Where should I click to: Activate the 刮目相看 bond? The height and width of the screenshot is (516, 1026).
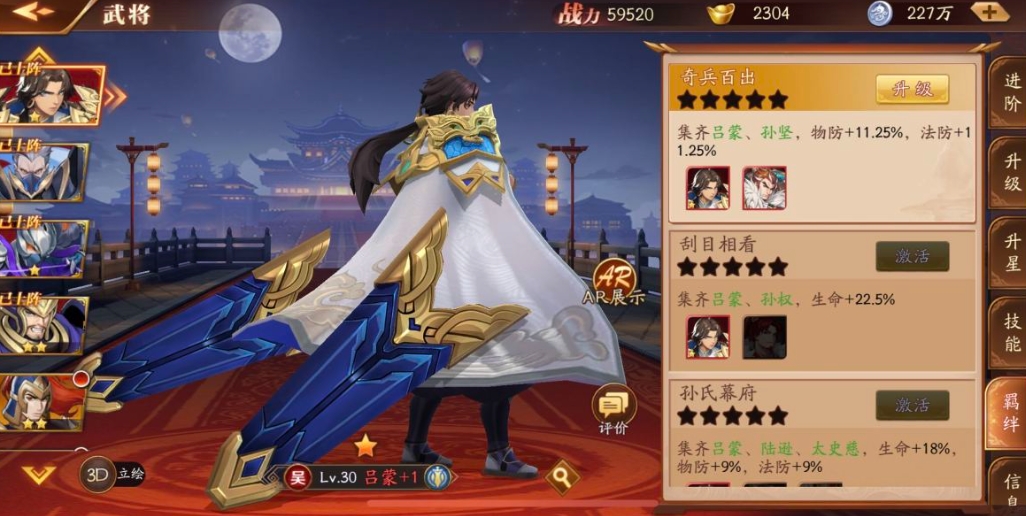911,257
